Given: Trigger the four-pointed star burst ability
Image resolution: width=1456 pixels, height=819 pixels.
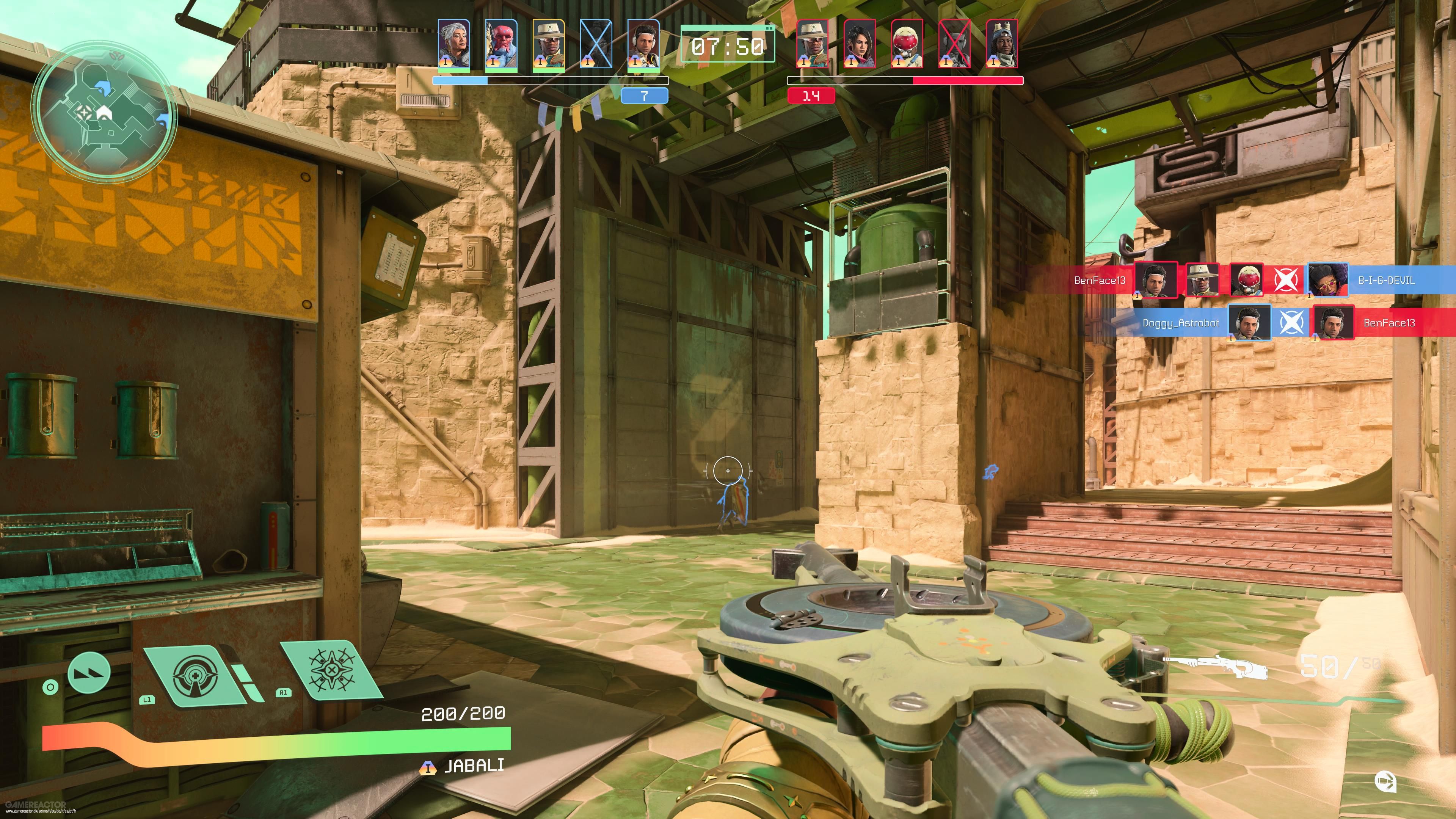Looking at the screenshot, I should point(331,670).
